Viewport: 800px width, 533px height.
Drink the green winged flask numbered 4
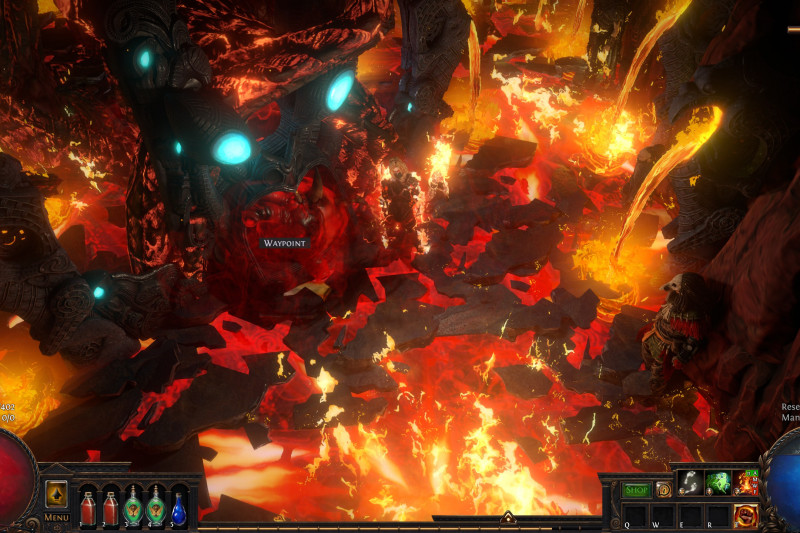[156, 507]
